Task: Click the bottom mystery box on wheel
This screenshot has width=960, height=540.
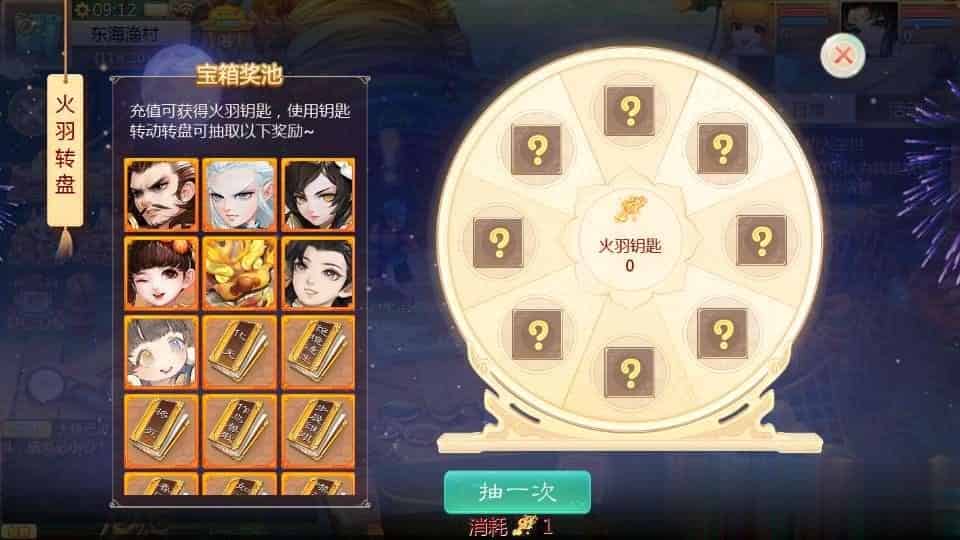Action: pos(630,372)
